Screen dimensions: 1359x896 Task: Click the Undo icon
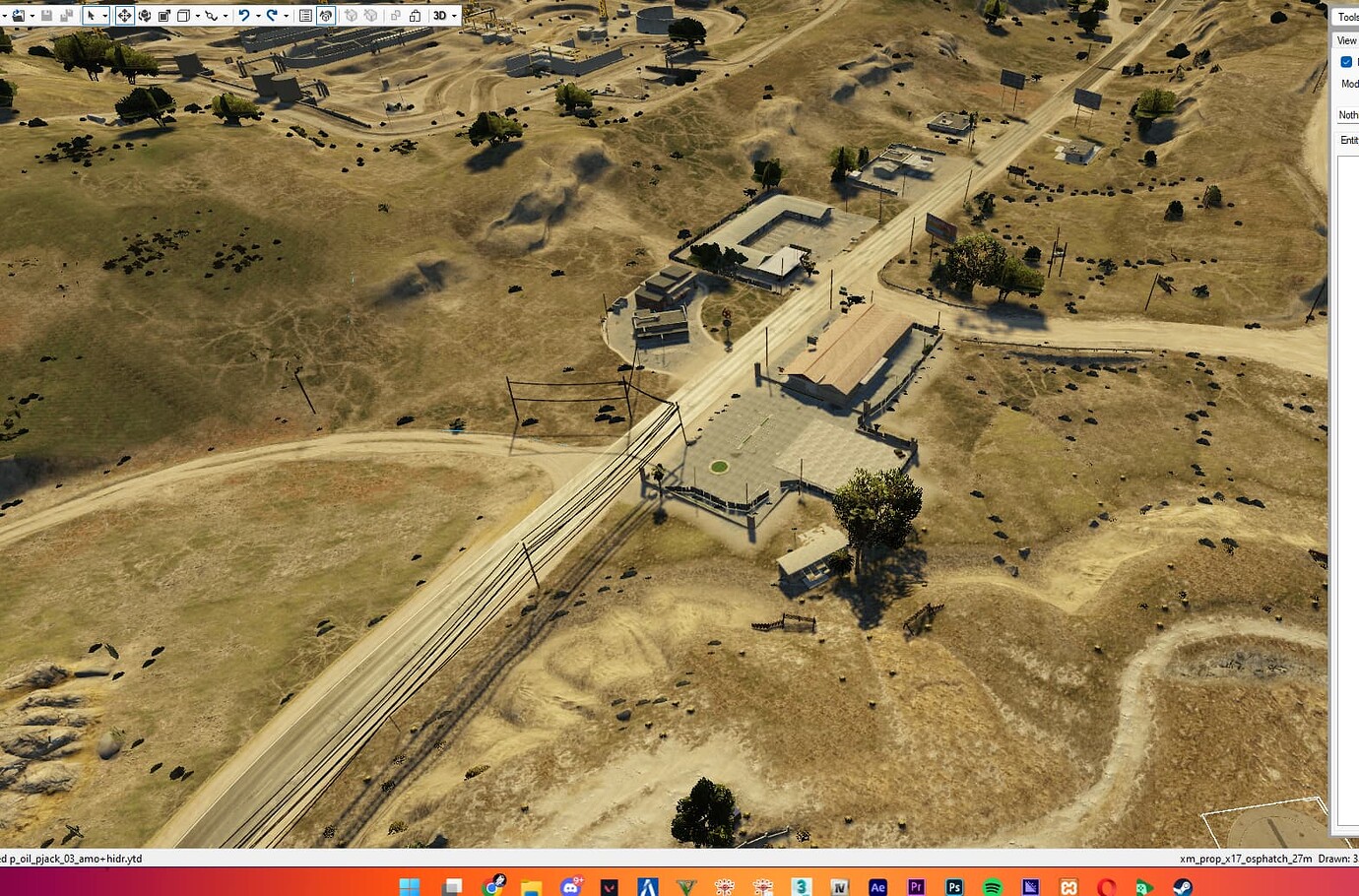click(x=244, y=15)
